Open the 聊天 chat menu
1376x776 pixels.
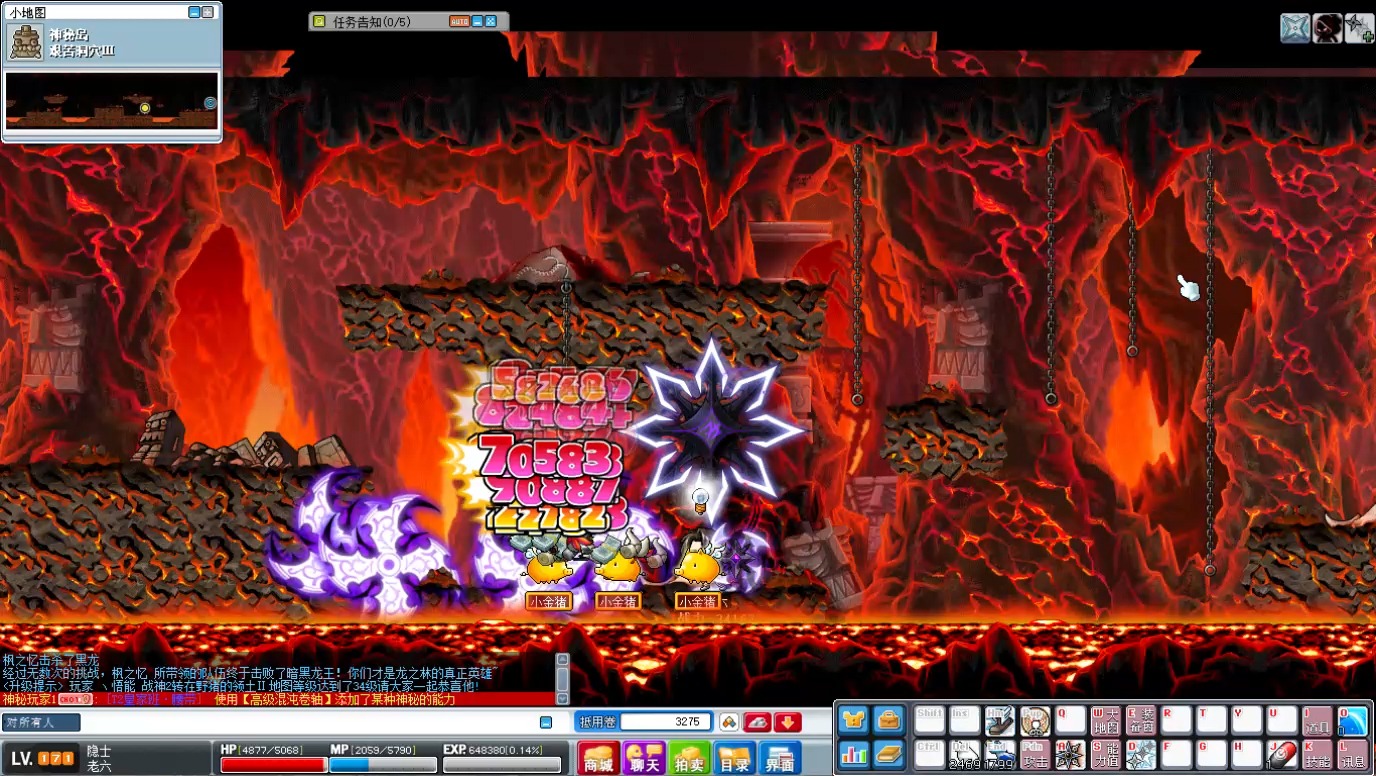pos(643,758)
